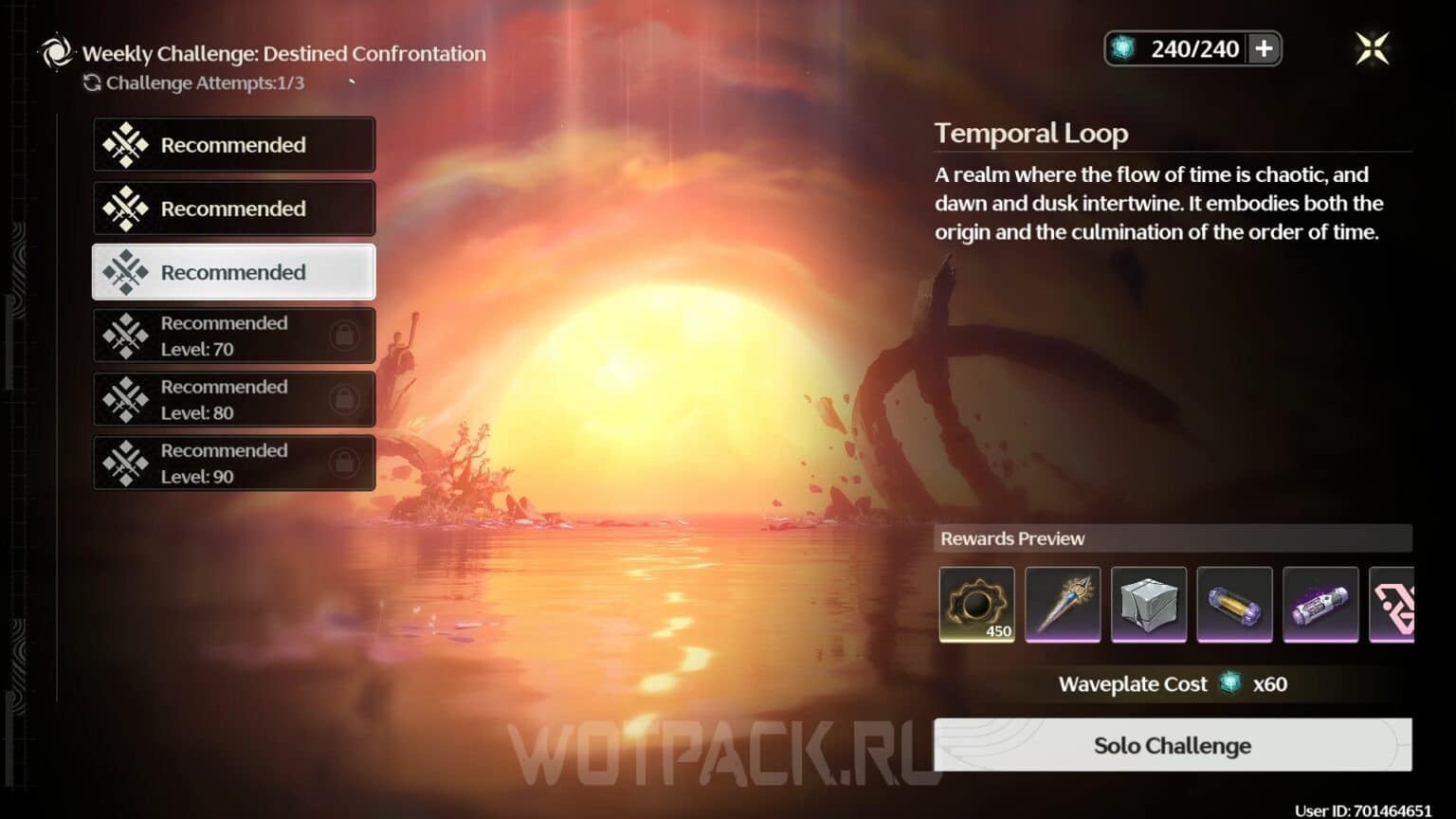Viewport: 1456px width, 819px height.
Task: Select the first Recommended difficulty
Action: tap(233, 144)
